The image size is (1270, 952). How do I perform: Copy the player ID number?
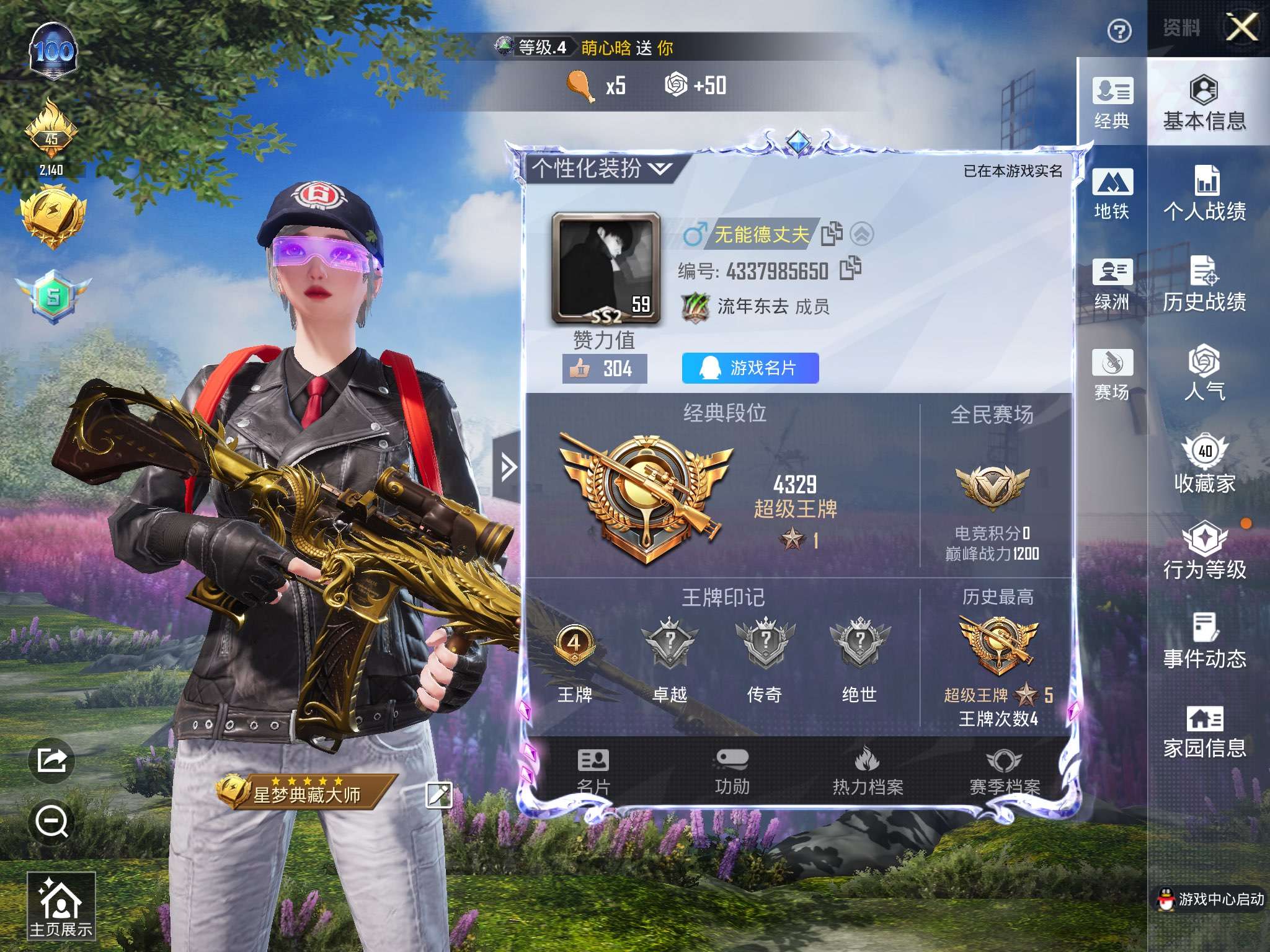click(x=850, y=268)
